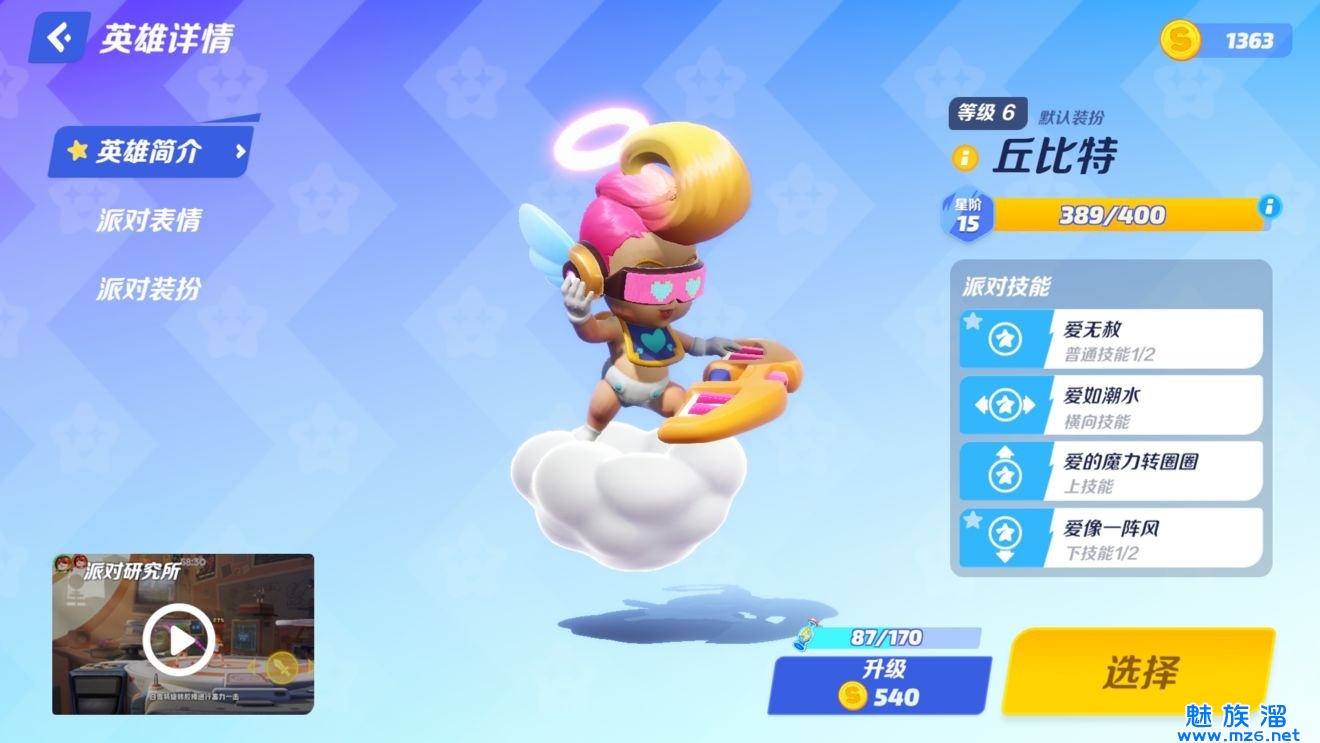1320x743 pixels.
Task: View the 爱如潮水 skill
Action: click(1110, 405)
